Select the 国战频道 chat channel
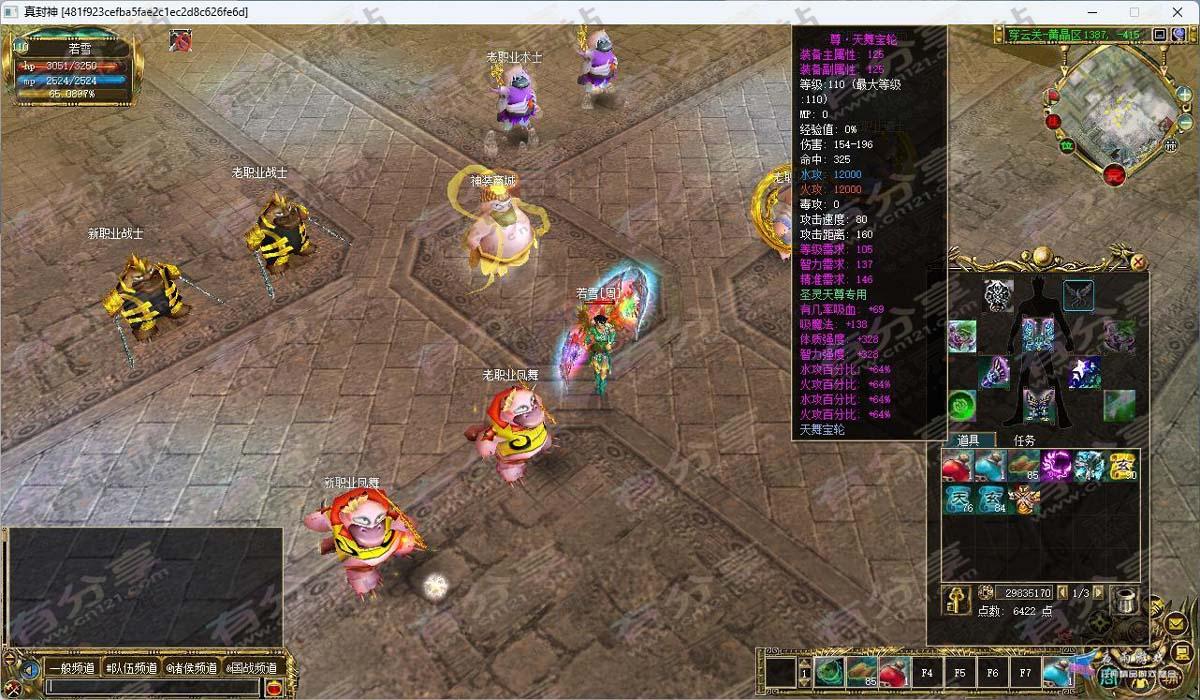Screen dimensions: 1200x700 [251, 668]
